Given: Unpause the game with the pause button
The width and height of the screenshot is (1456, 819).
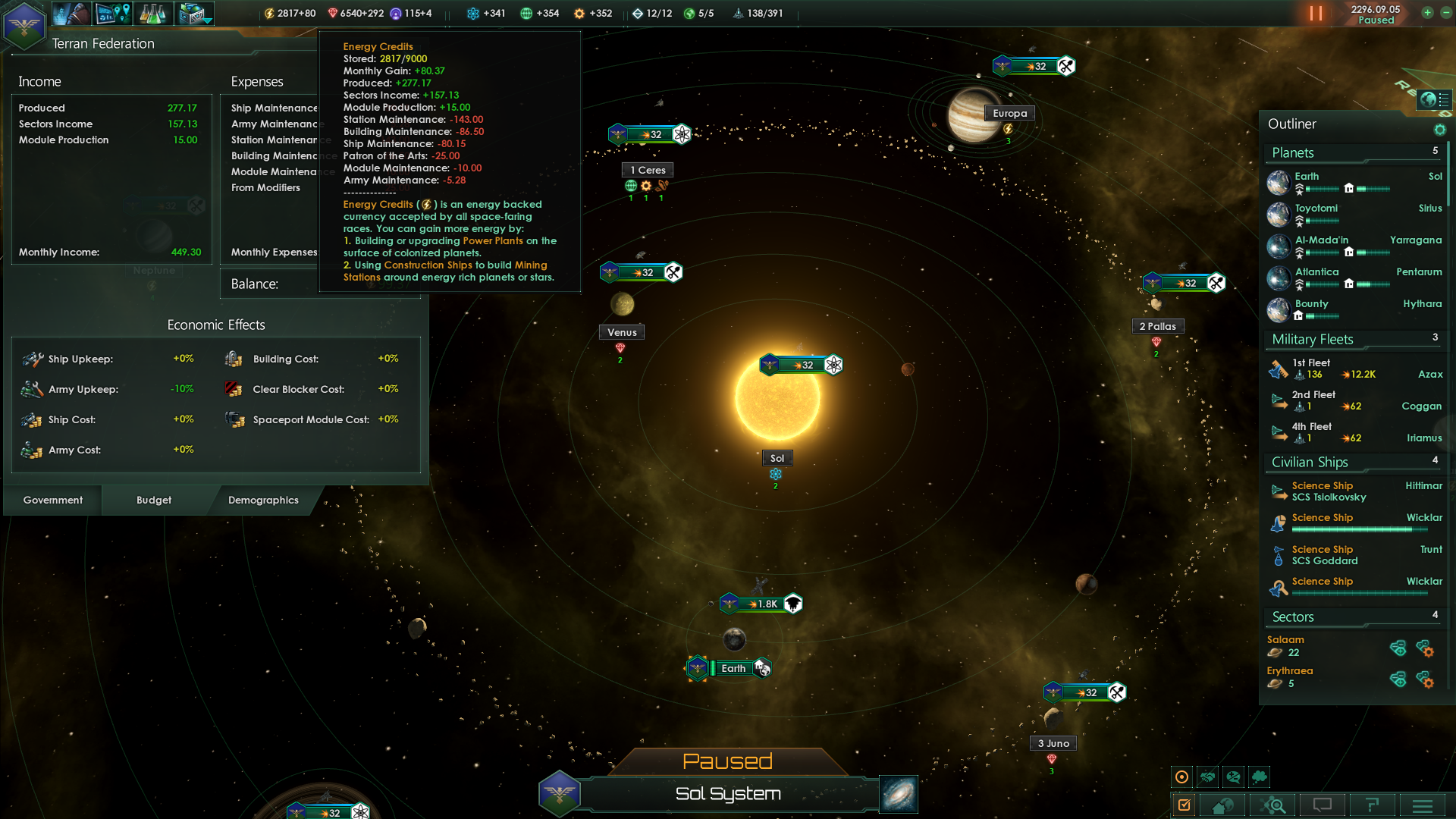Looking at the screenshot, I should click(x=1316, y=14).
